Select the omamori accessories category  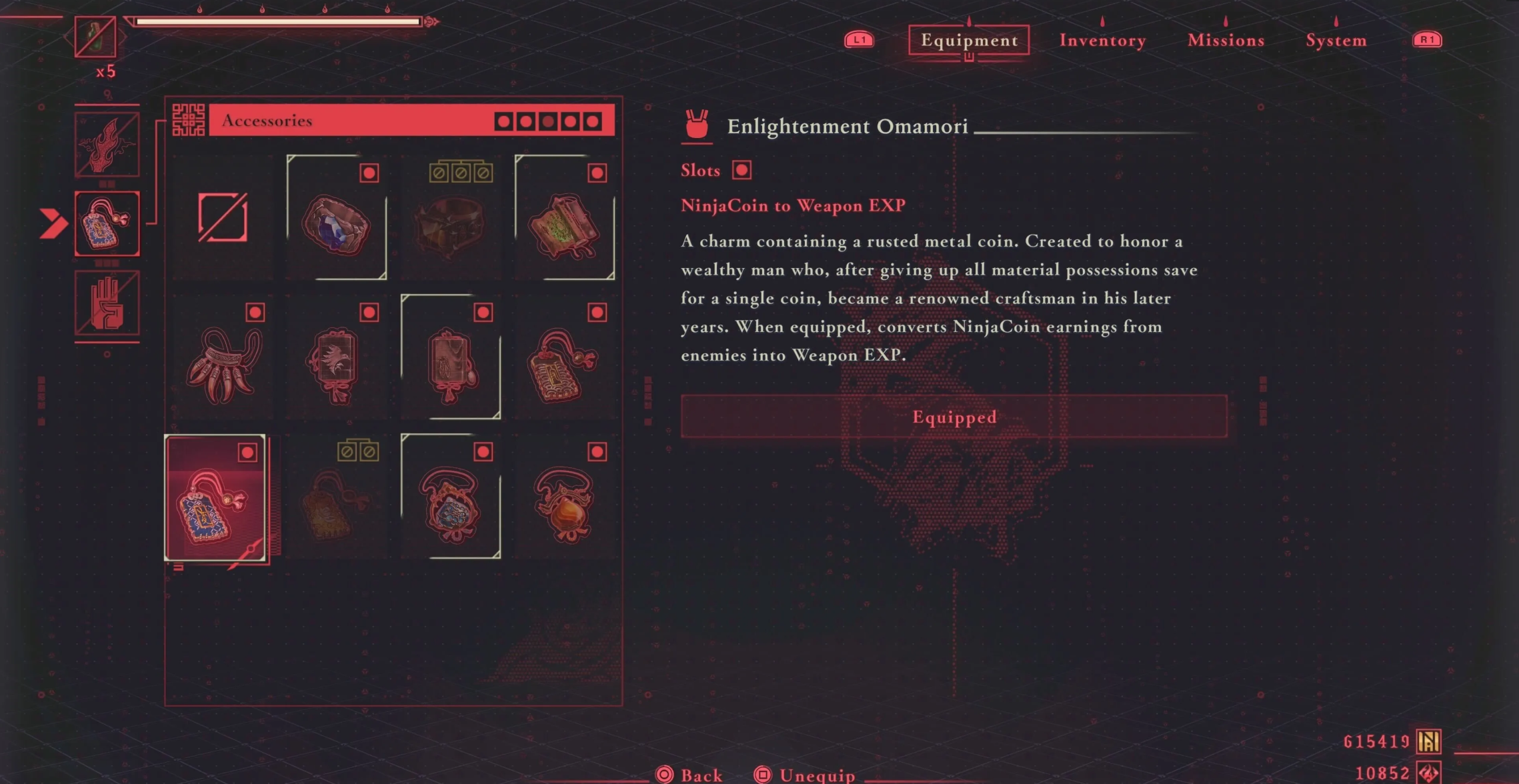point(107,224)
